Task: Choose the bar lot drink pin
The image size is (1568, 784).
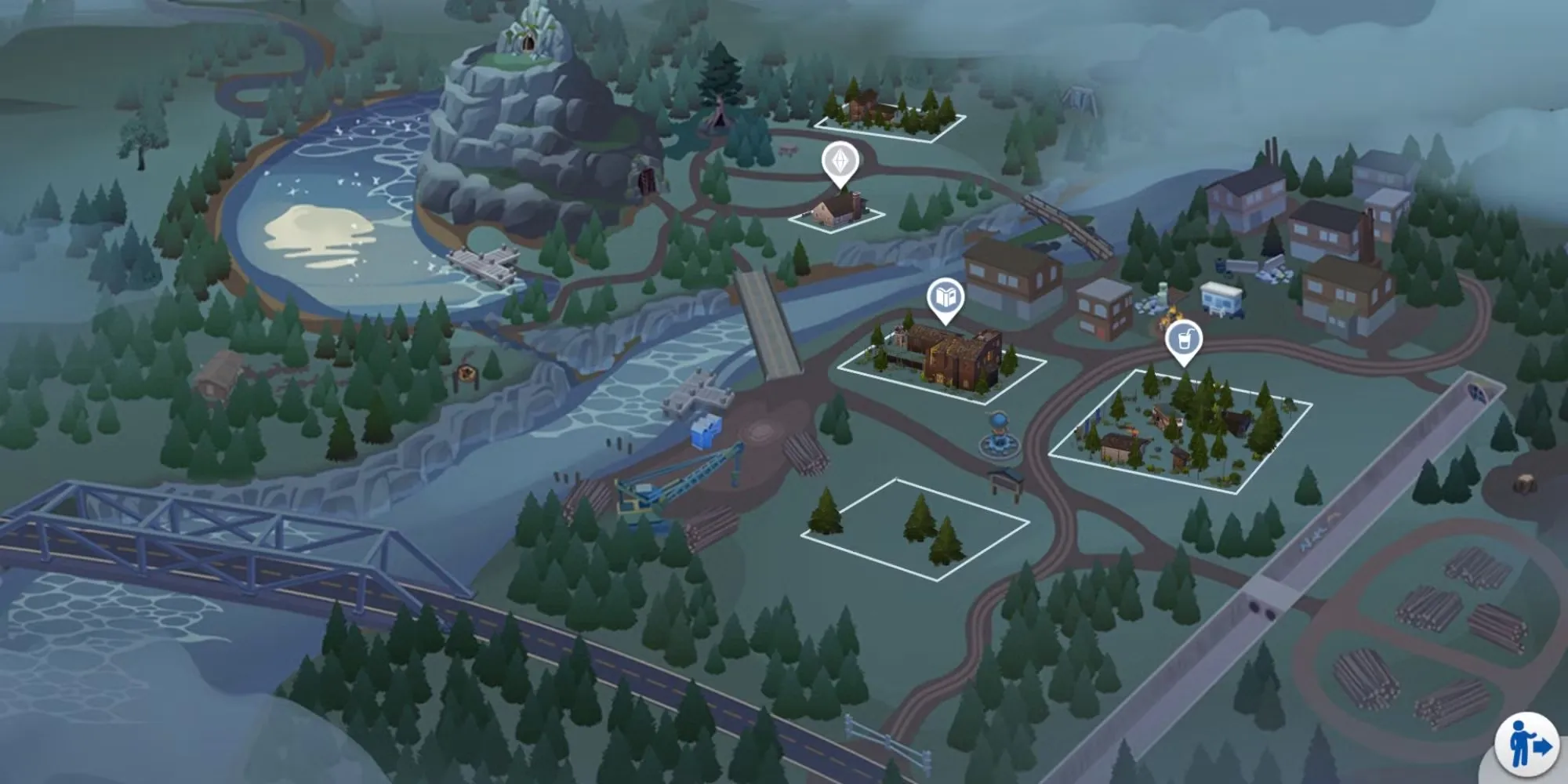Action: [x=1184, y=341]
